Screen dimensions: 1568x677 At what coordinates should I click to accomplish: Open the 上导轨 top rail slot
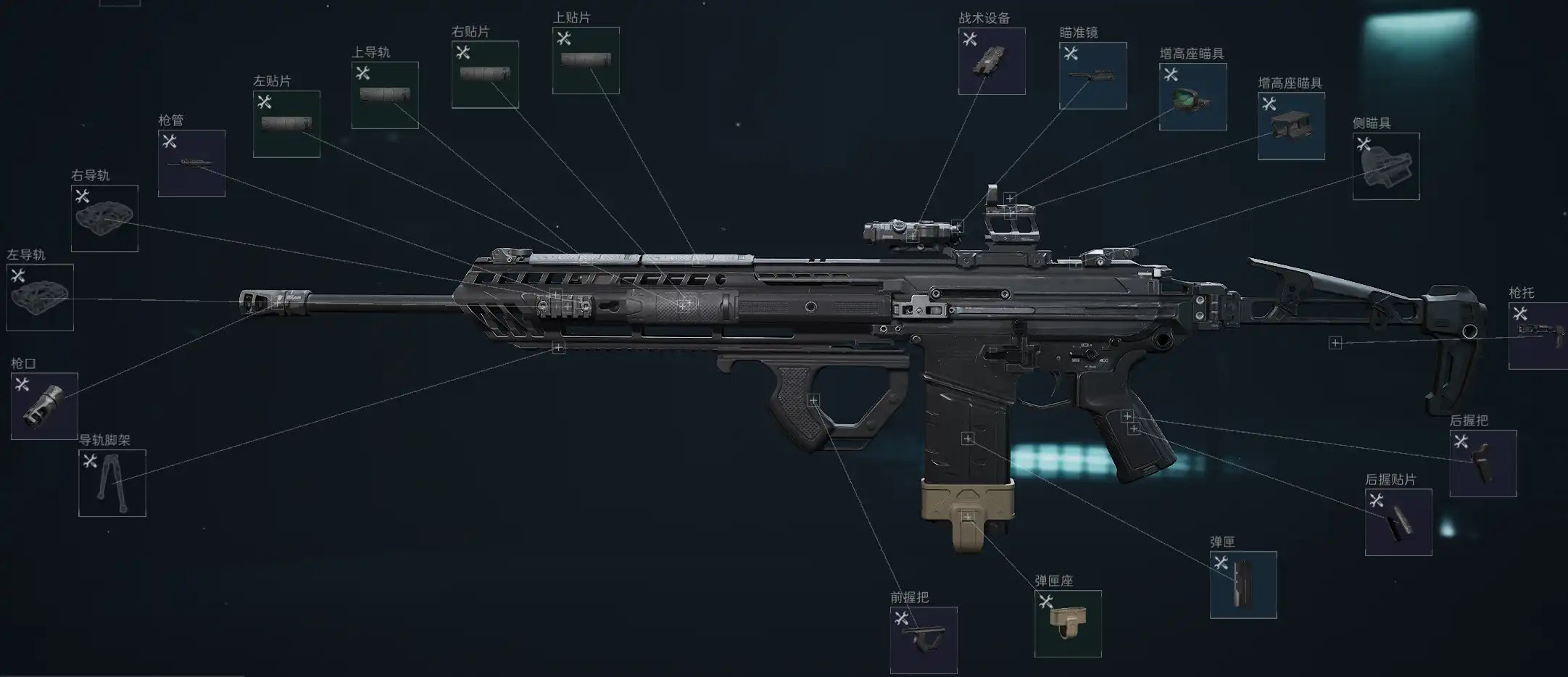pos(385,96)
